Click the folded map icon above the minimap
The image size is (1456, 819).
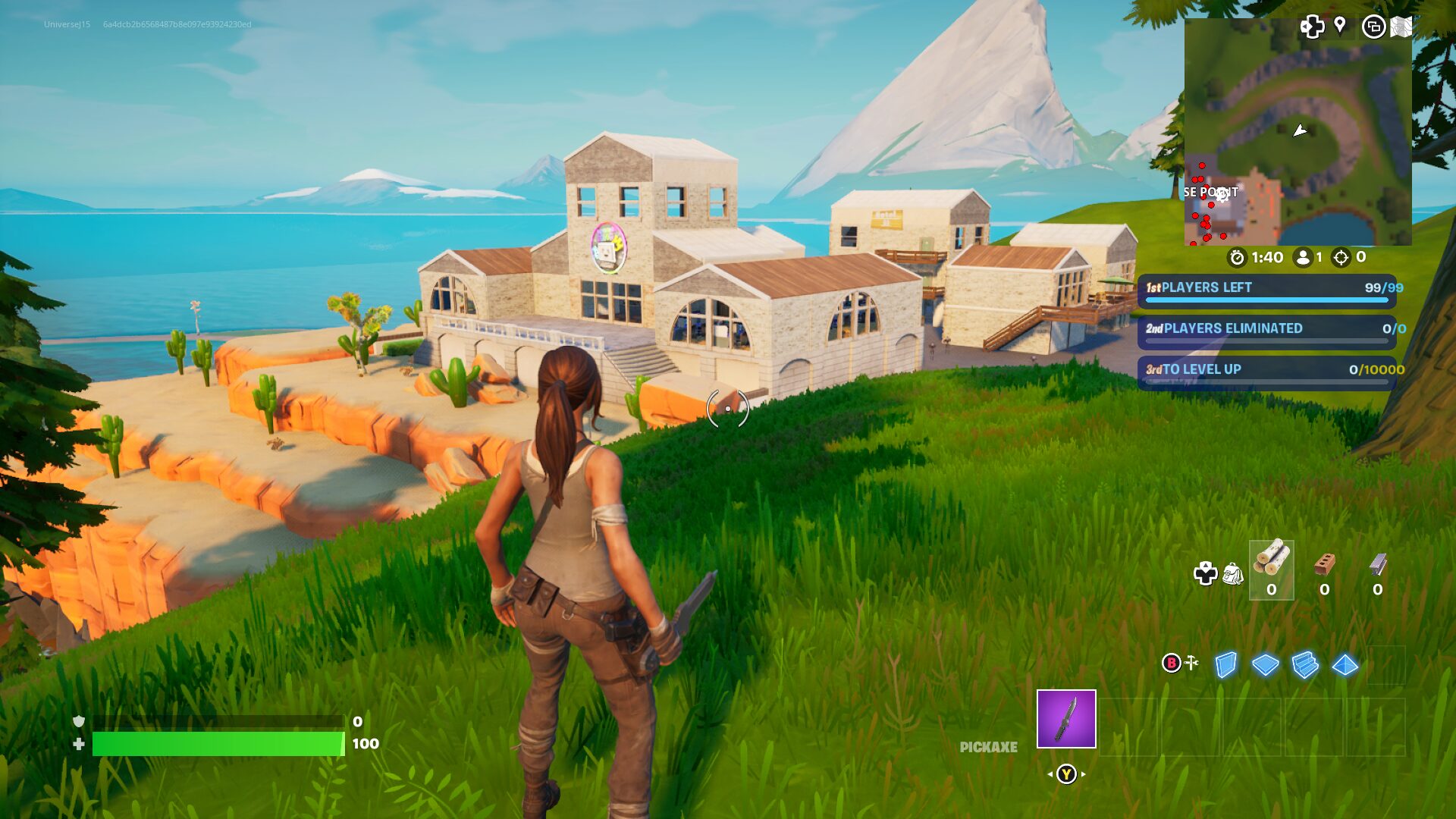tap(1401, 27)
